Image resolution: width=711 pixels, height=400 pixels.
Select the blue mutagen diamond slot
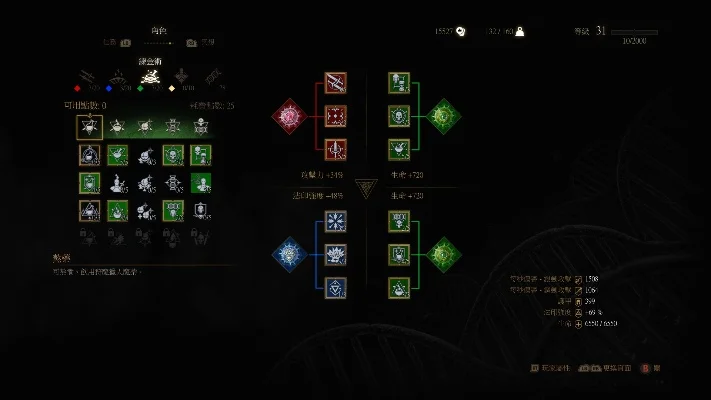coord(289,254)
